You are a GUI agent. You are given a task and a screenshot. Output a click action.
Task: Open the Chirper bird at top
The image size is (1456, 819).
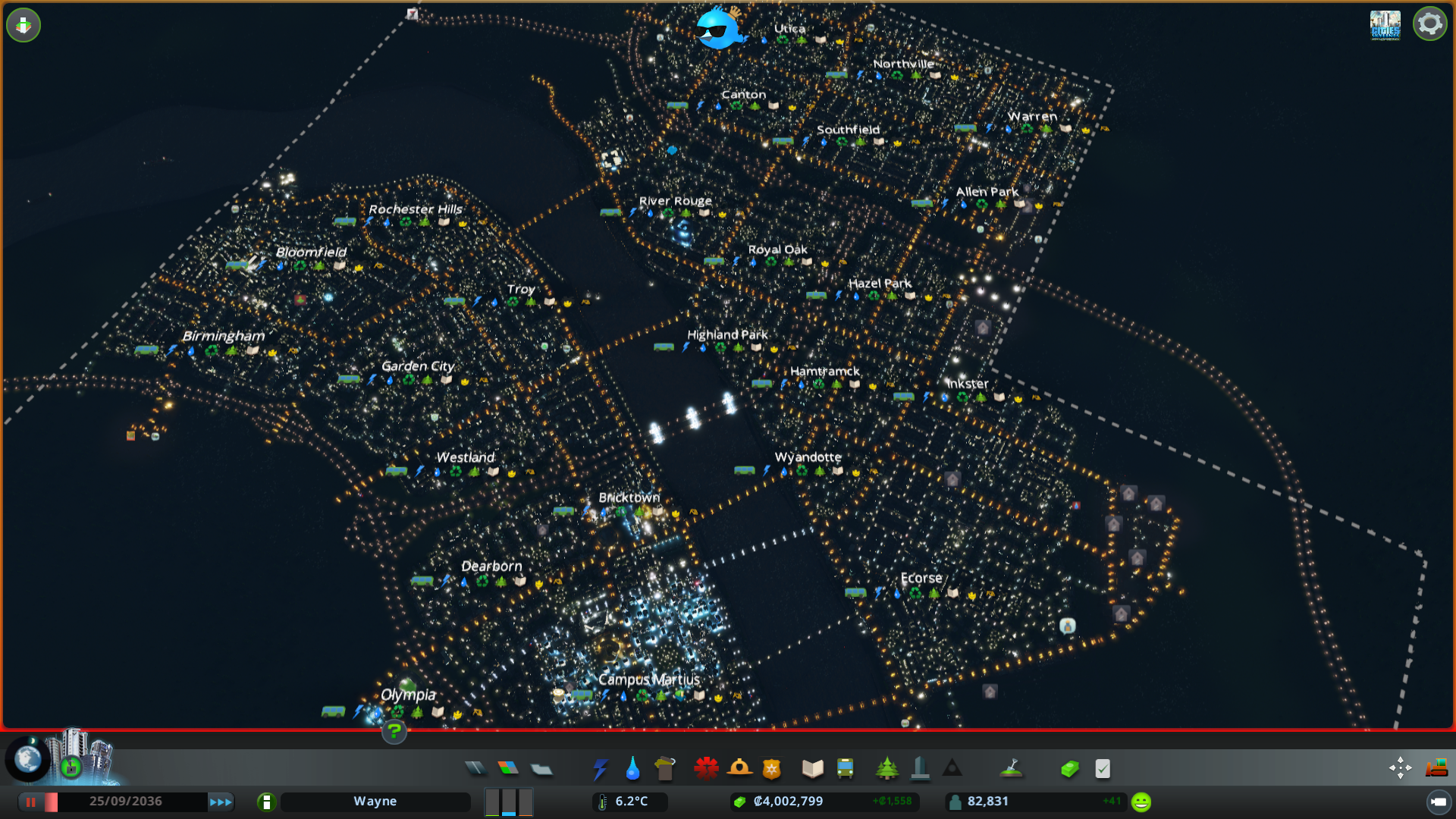(717, 30)
